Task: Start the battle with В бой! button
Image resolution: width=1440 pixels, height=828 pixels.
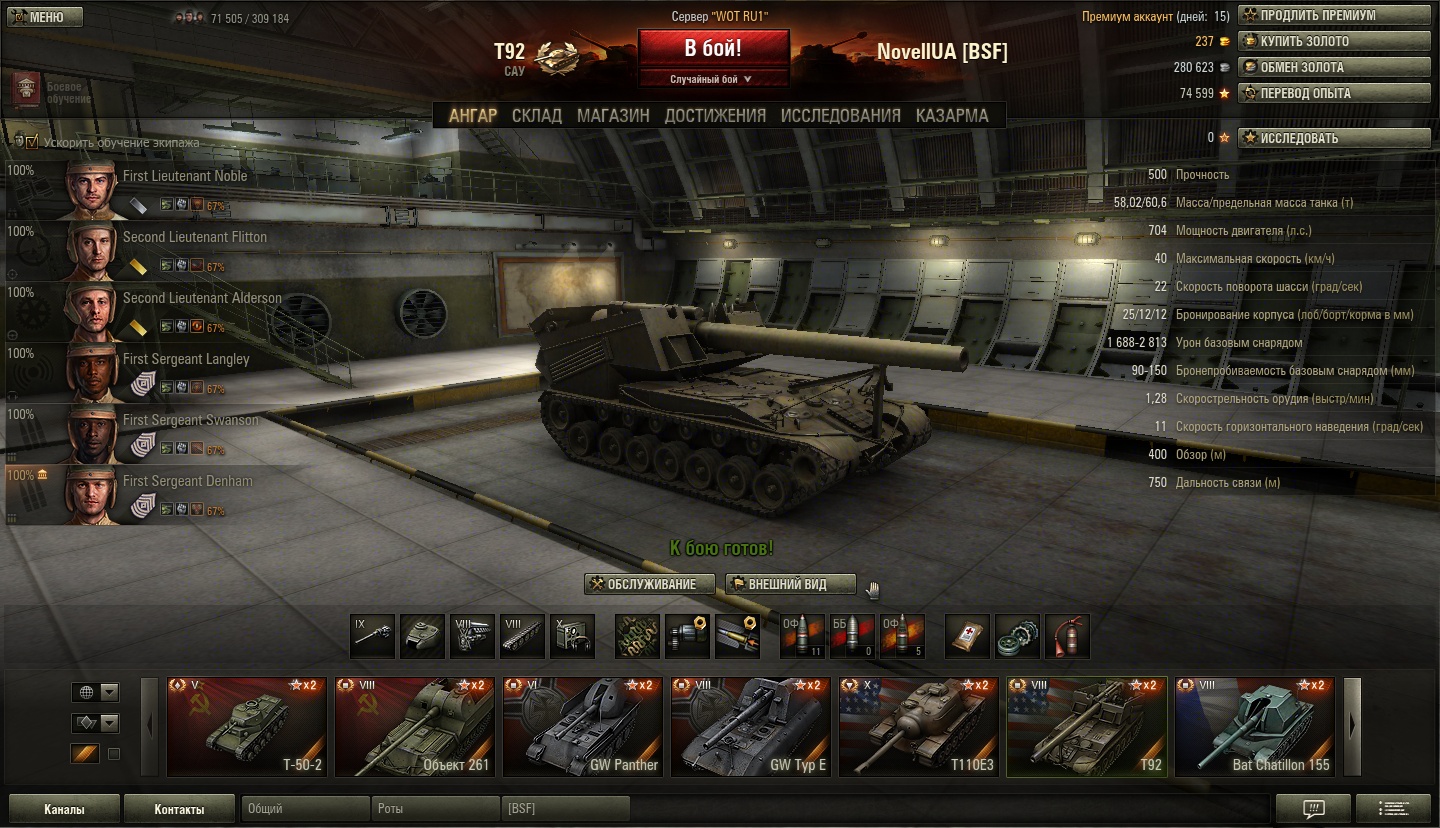Action: coord(713,49)
